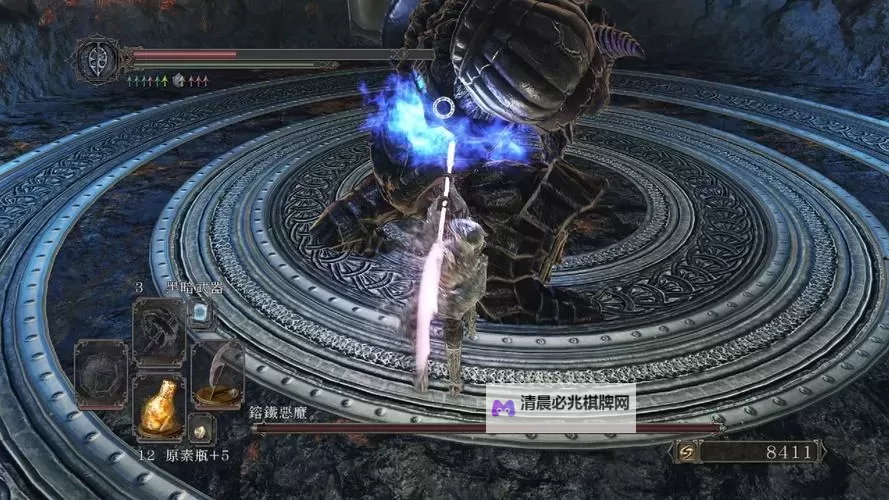The image size is (889, 500).
Task: Open the purple-logo watermark site link
Action: pos(561,406)
